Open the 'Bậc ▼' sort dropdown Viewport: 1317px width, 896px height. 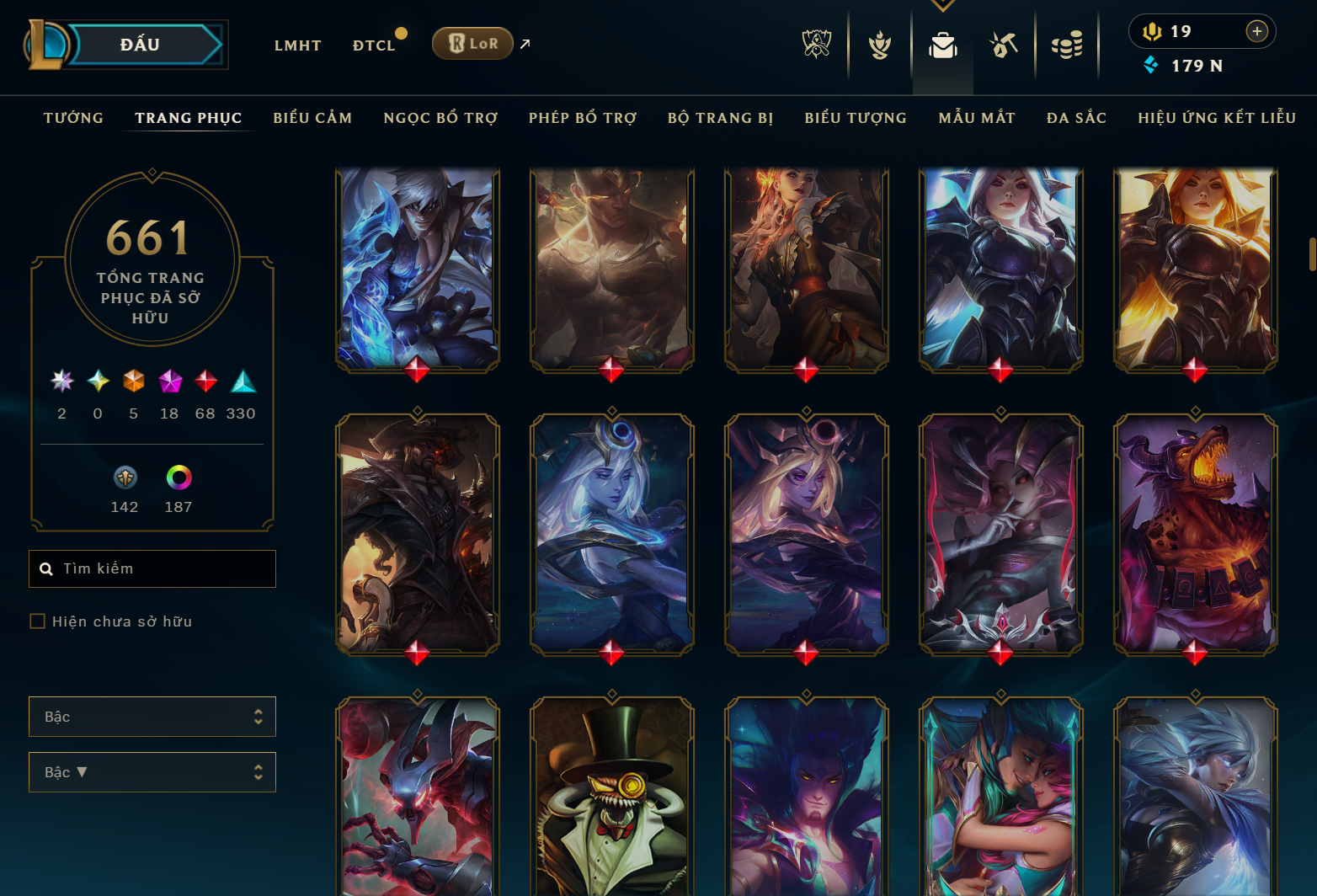click(x=152, y=772)
